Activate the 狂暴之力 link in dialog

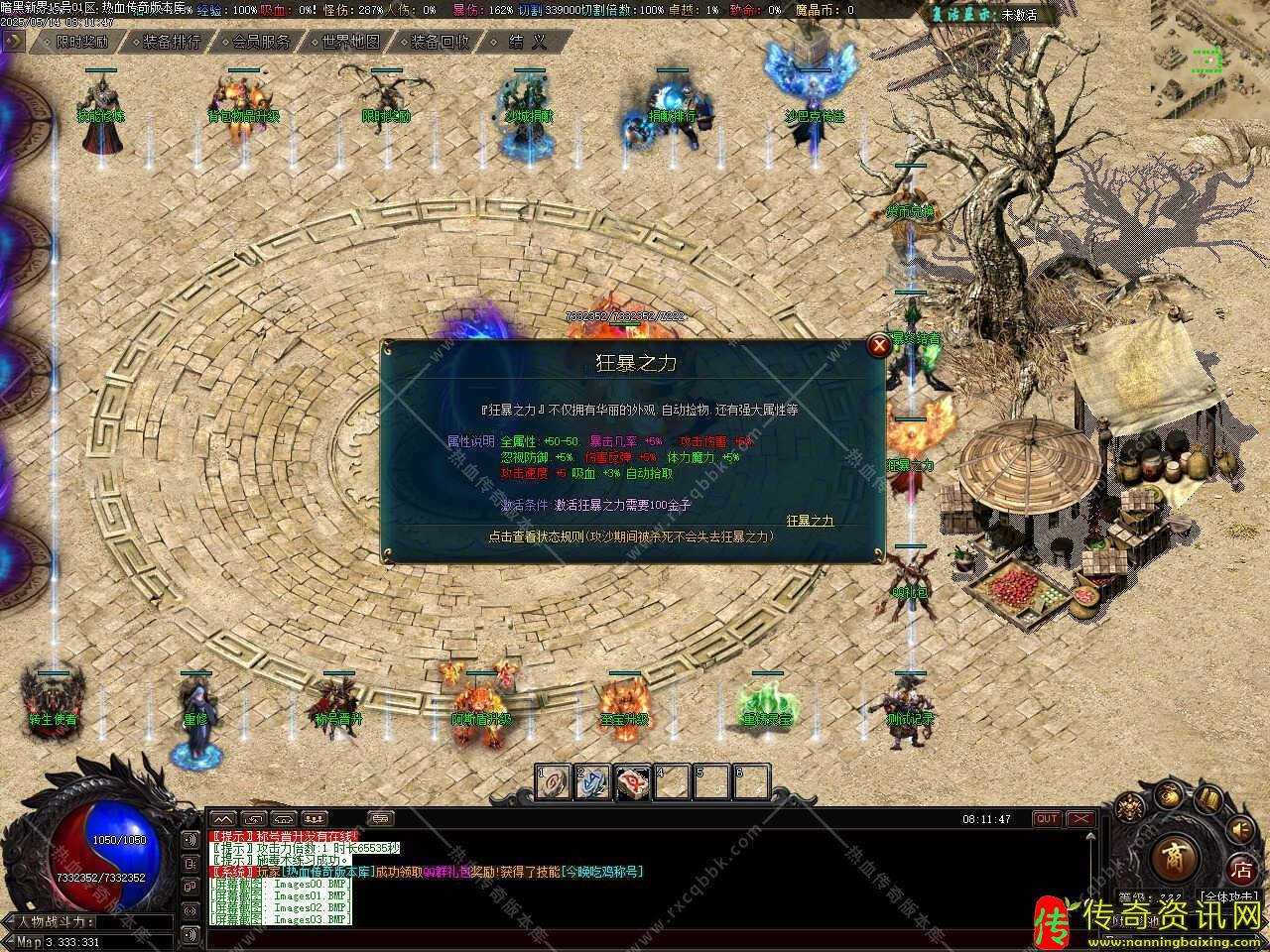810,521
